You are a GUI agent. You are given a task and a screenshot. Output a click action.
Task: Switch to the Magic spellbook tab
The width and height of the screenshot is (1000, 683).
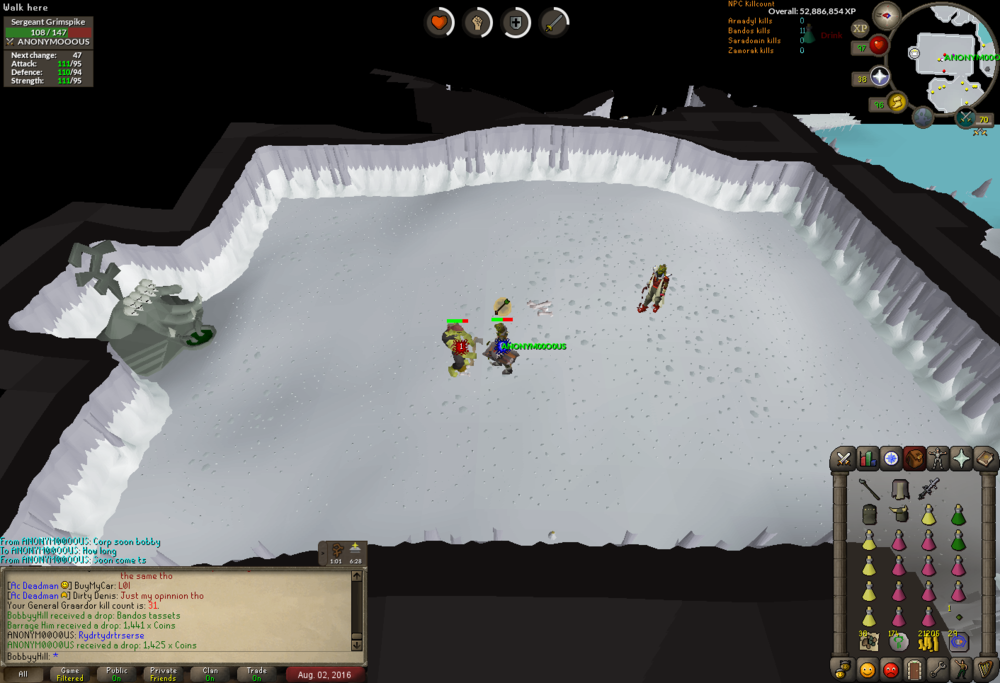click(x=985, y=458)
